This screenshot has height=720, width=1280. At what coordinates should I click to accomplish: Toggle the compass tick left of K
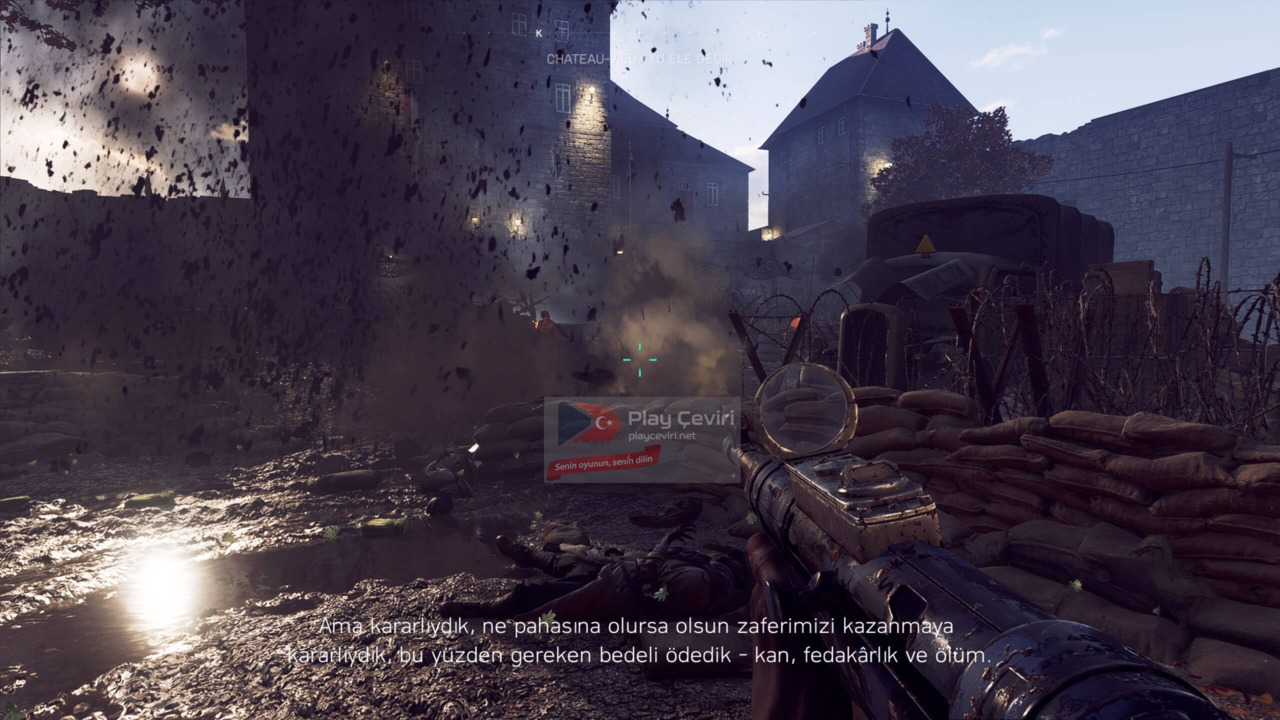(490, 32)
